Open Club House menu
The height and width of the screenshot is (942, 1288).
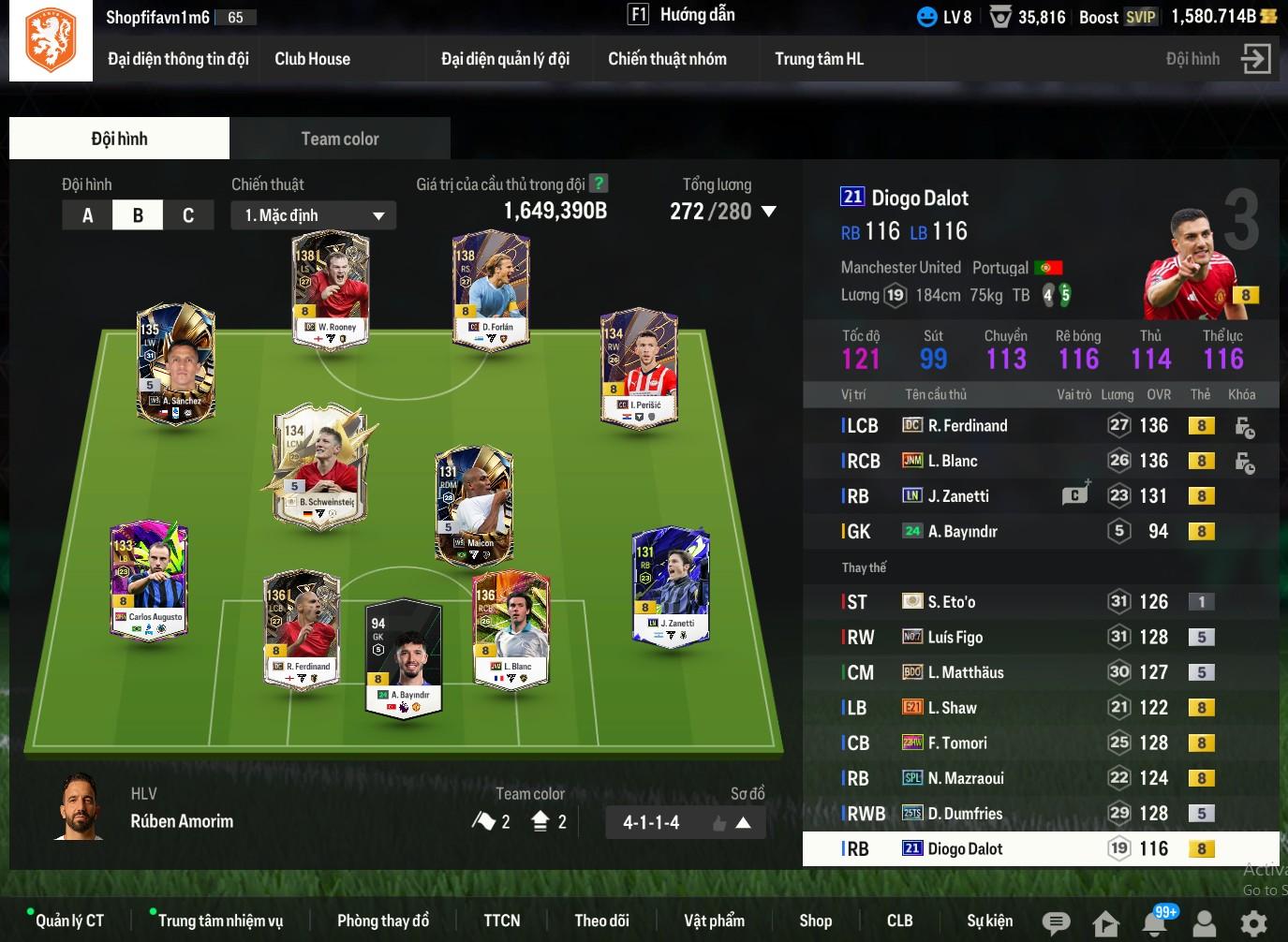[x=312, y=59]
